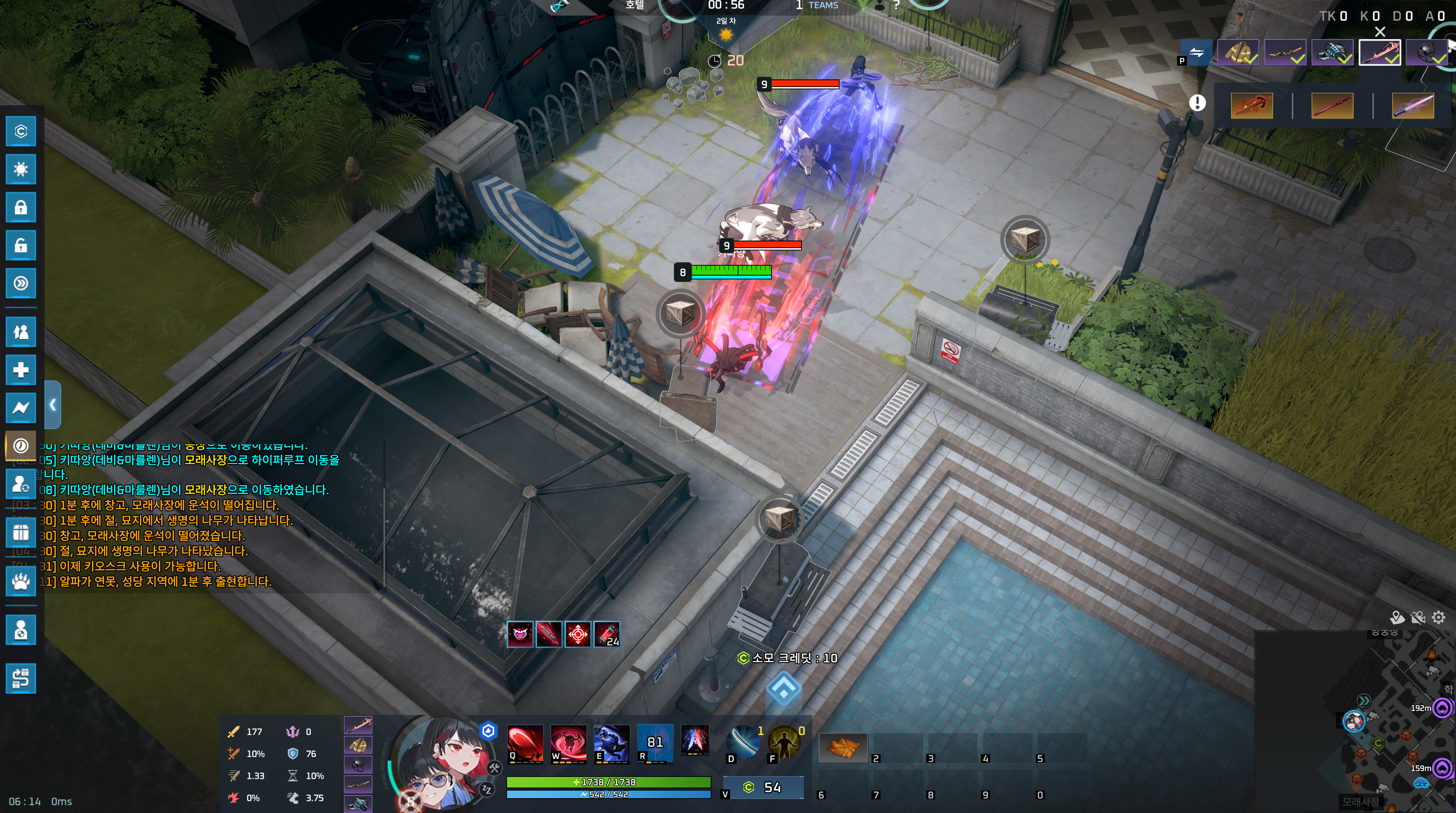
Task: Use the W skill on the skill bar
Action: pos(568,742)
